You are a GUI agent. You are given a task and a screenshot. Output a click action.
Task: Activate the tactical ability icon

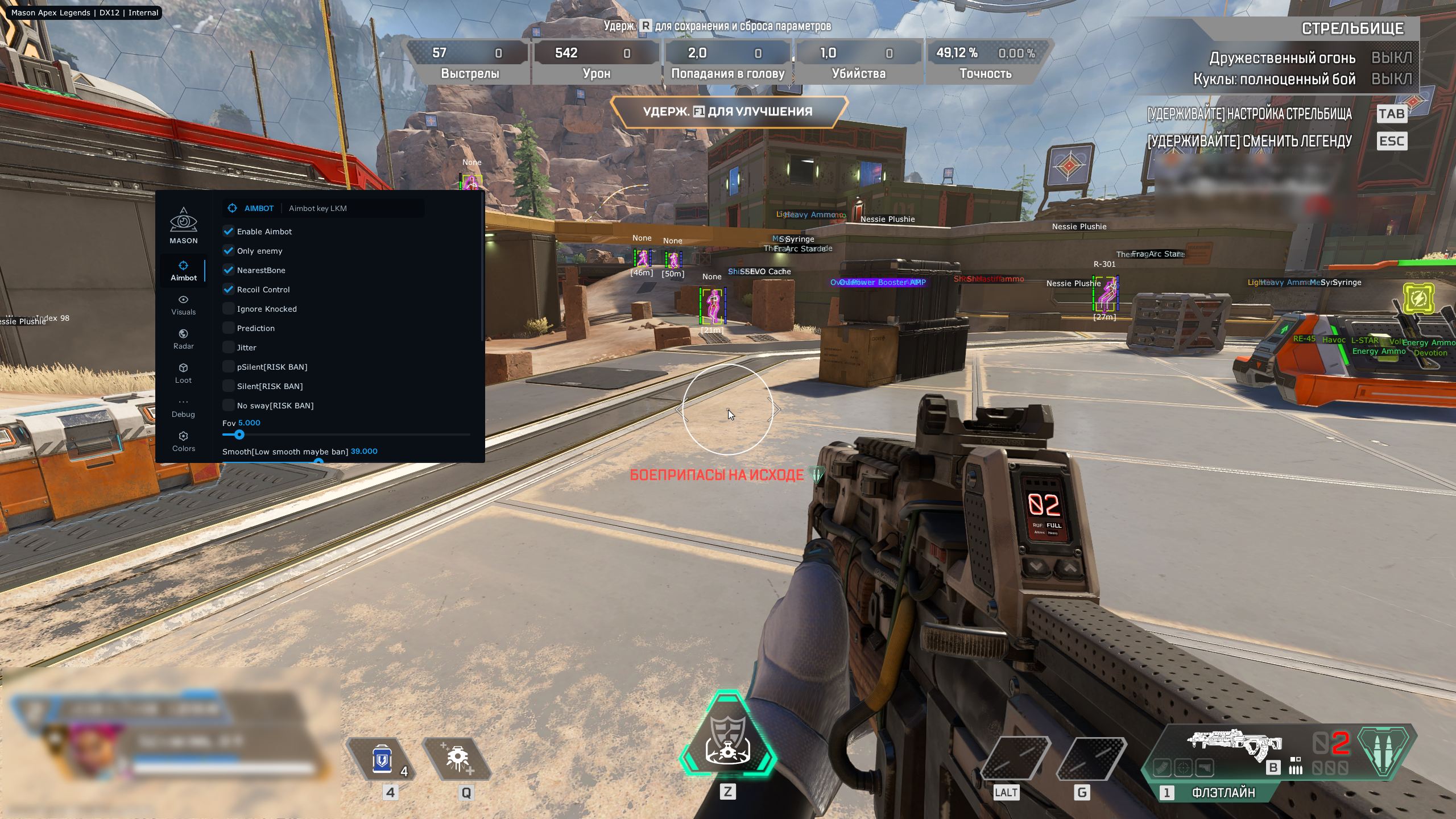tap(458, 760)
